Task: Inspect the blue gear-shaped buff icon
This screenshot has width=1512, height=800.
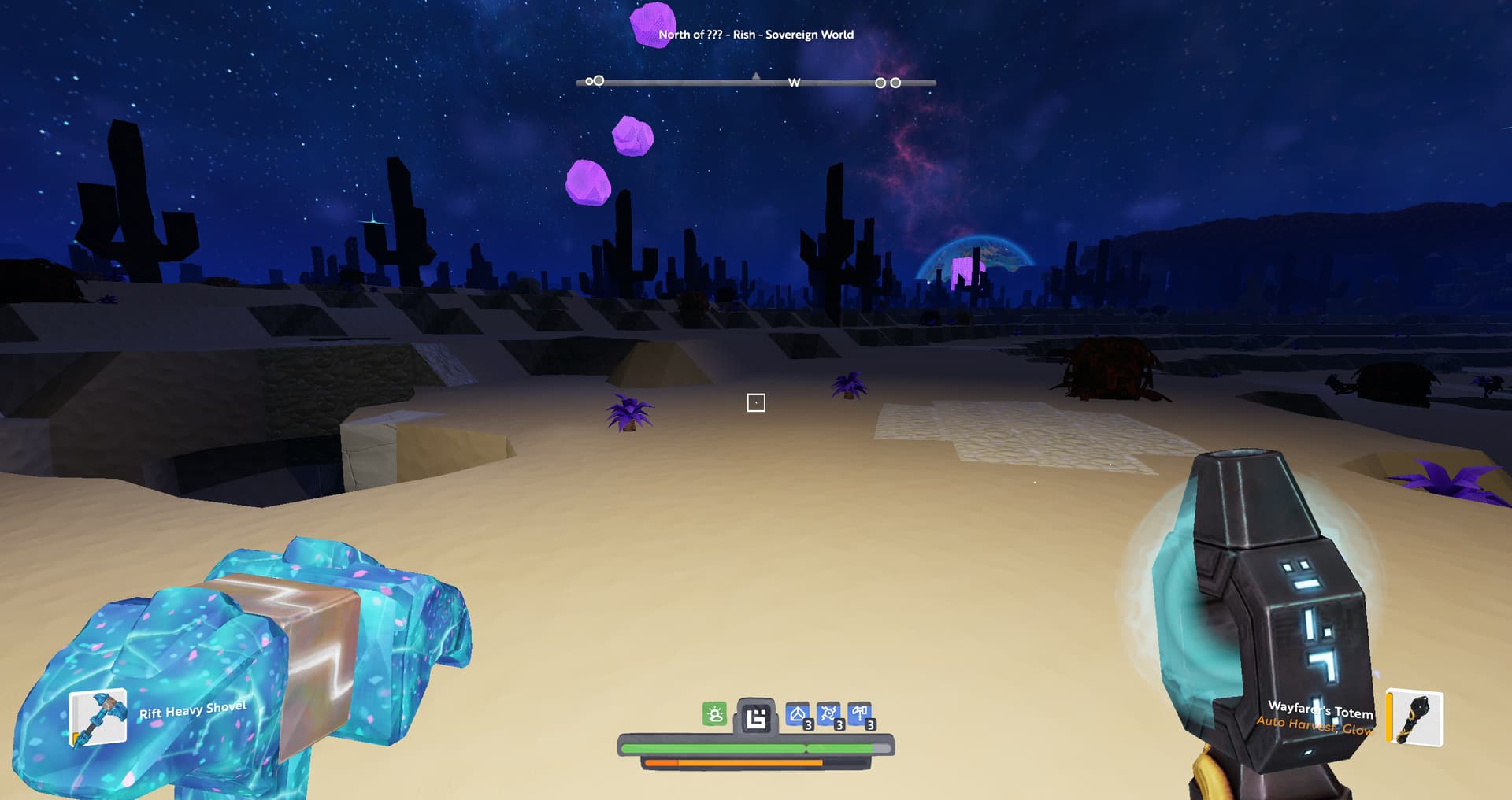Action: tap(828, 715)
